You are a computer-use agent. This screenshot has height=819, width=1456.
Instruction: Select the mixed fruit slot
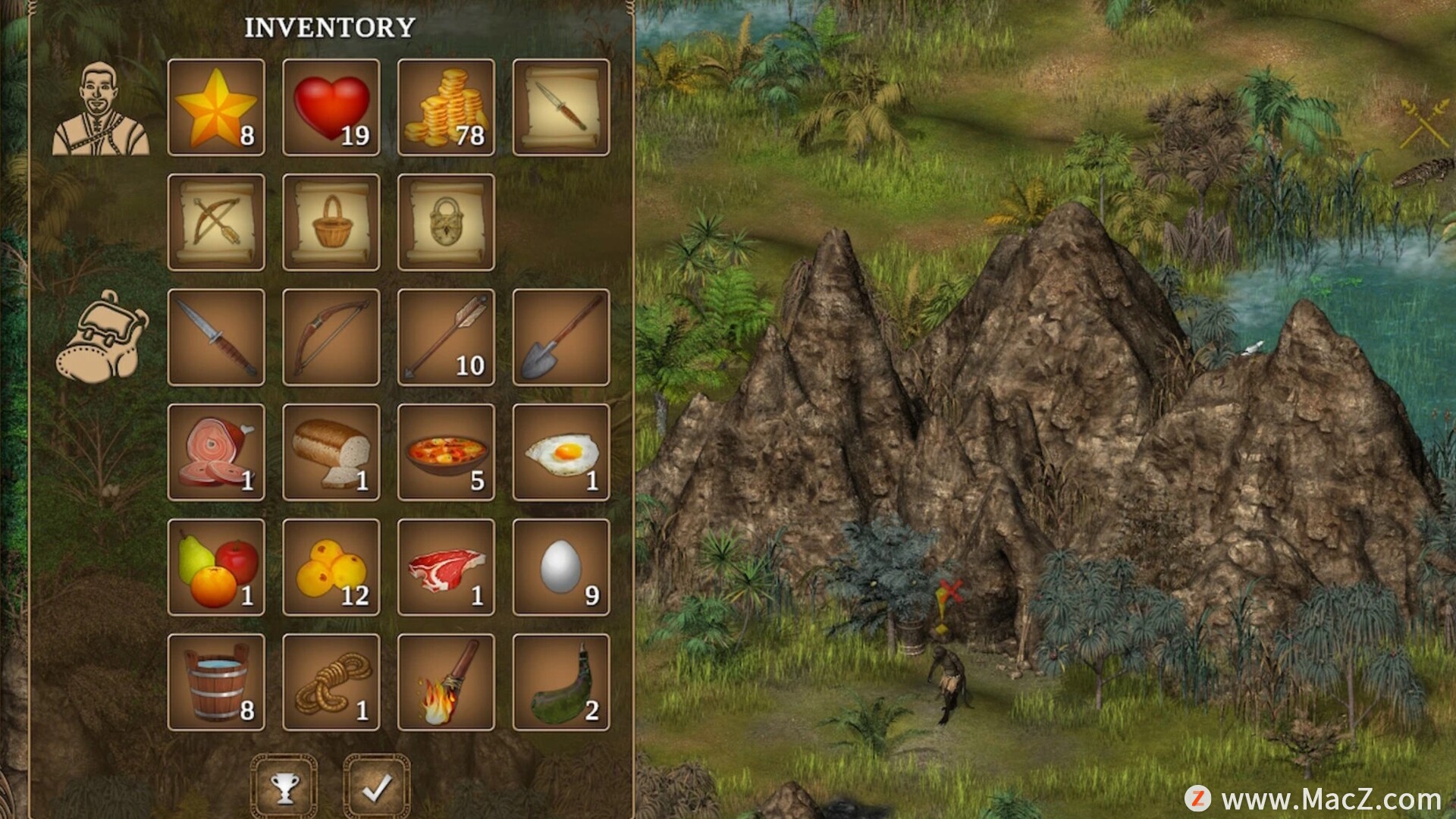click(x=216, y=567)
